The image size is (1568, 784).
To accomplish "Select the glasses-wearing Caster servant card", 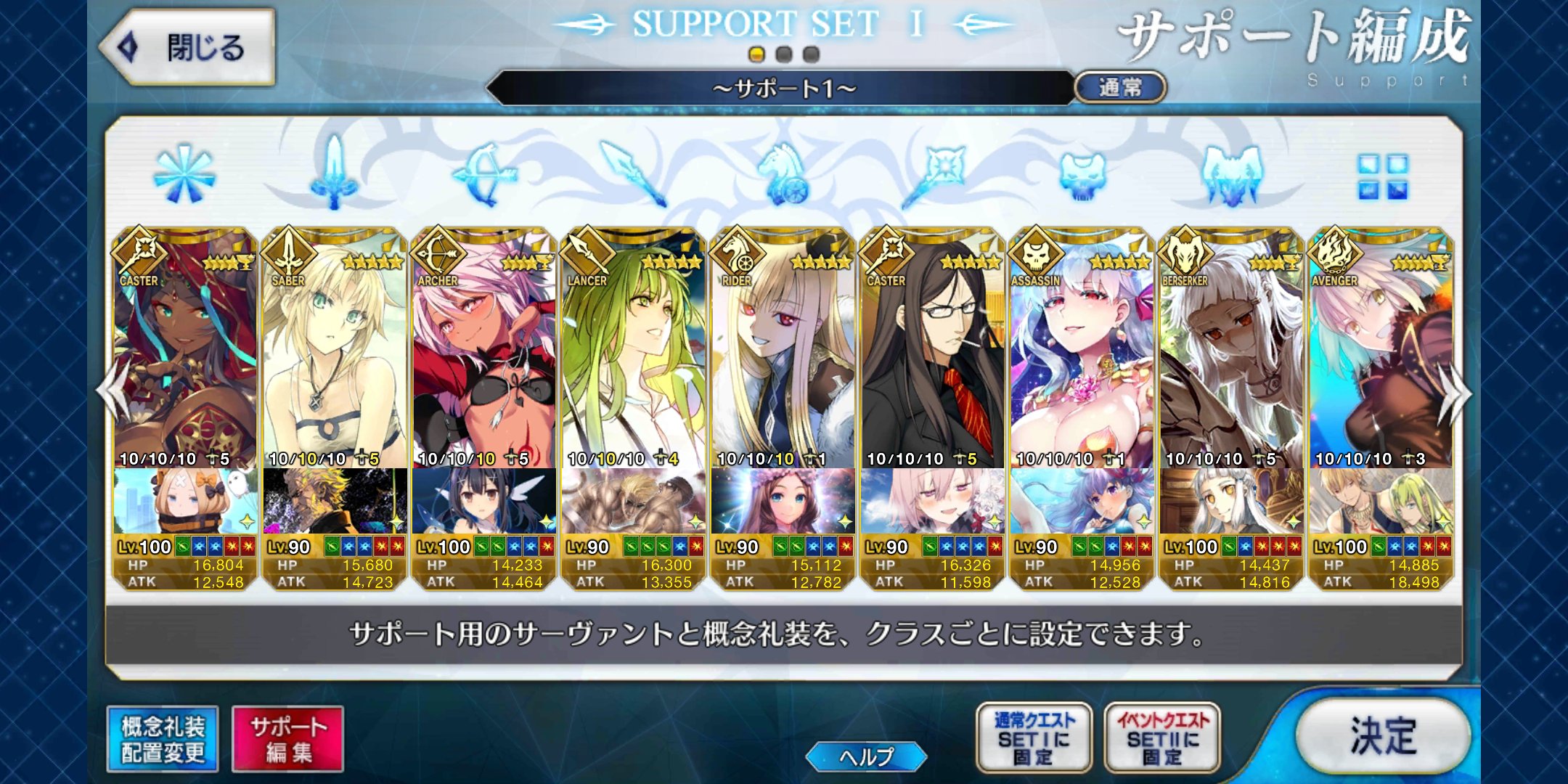I will coord(932,348).
